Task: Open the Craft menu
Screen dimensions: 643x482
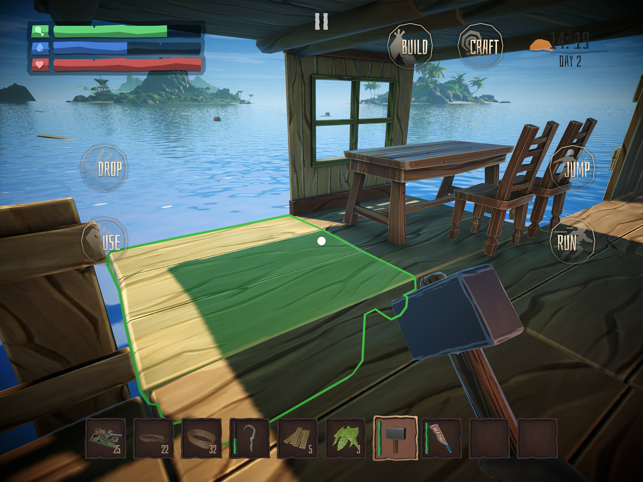Action: click(x=481, y=46)
